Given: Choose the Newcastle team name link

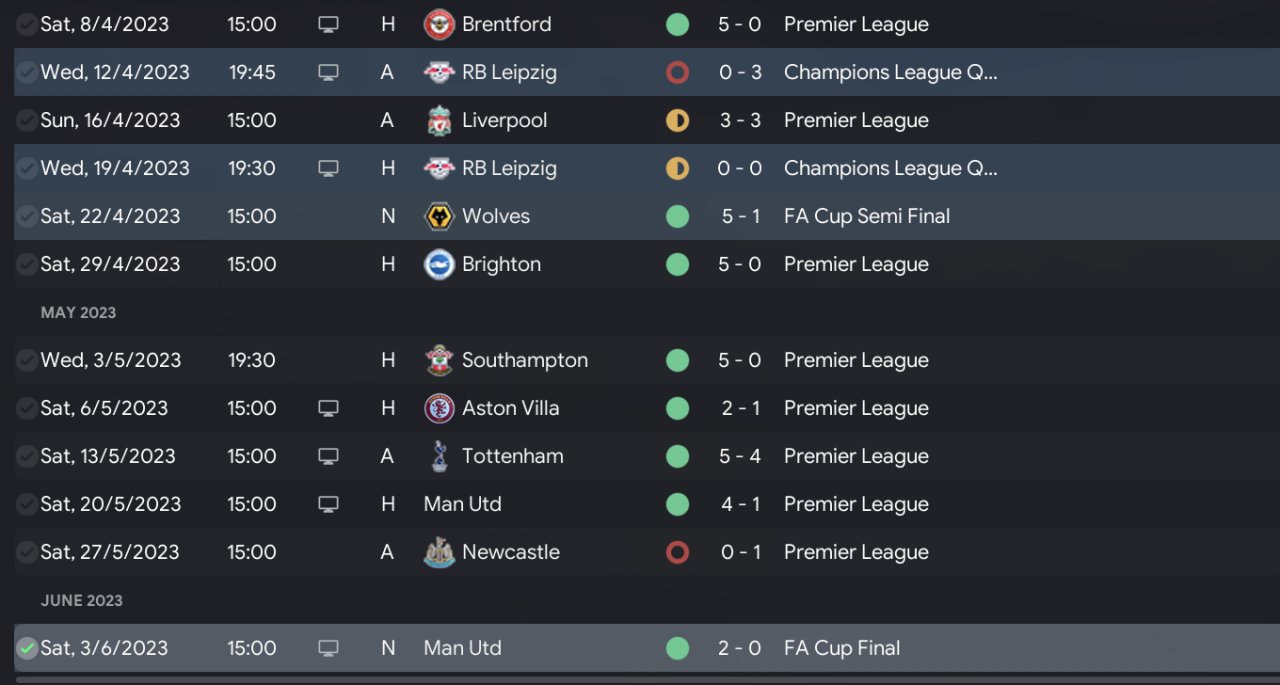Looking at the screenshot, I should (x=510, y=552).
